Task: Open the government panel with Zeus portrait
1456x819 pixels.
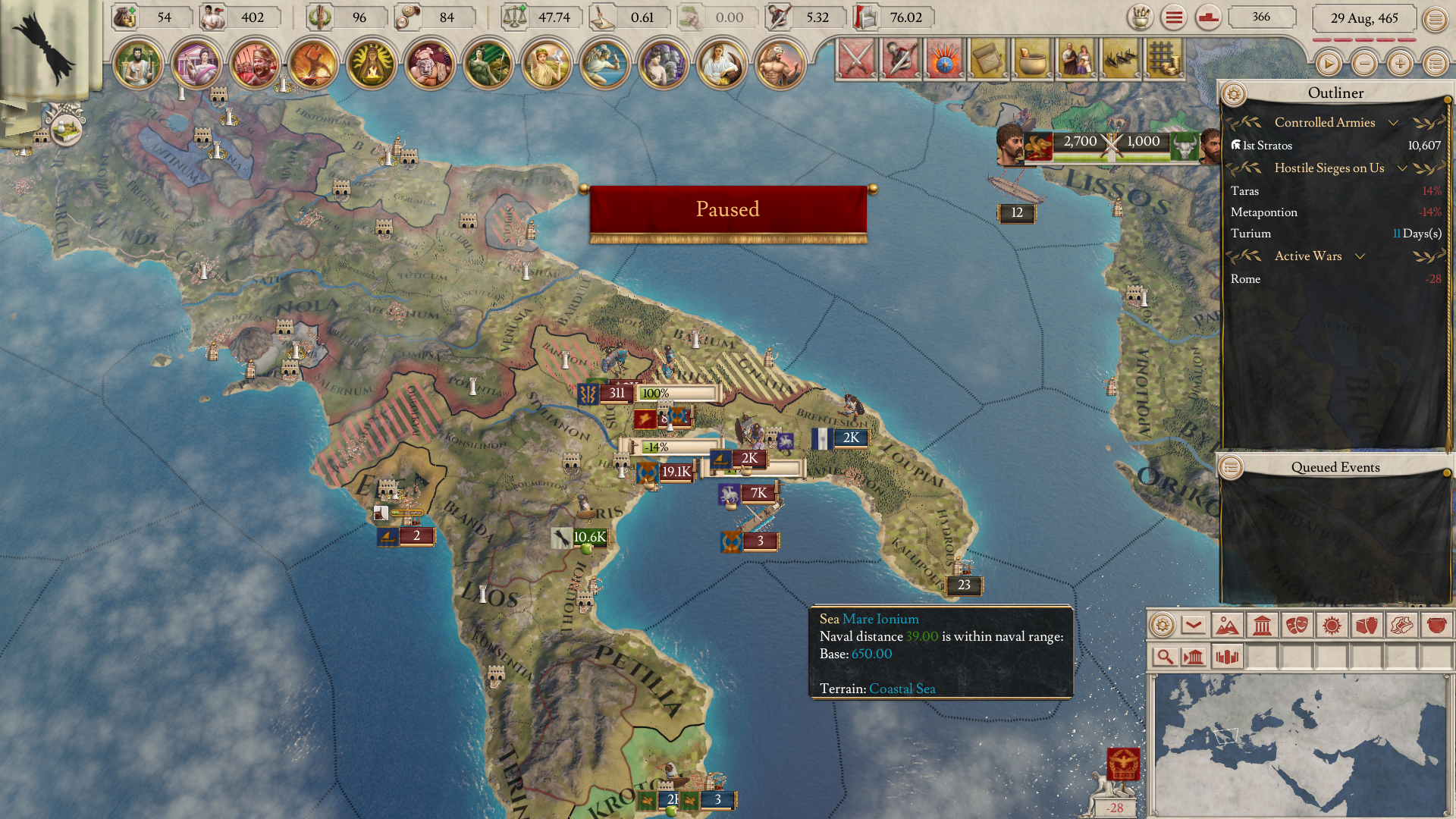Action: [x=138, y=64]
